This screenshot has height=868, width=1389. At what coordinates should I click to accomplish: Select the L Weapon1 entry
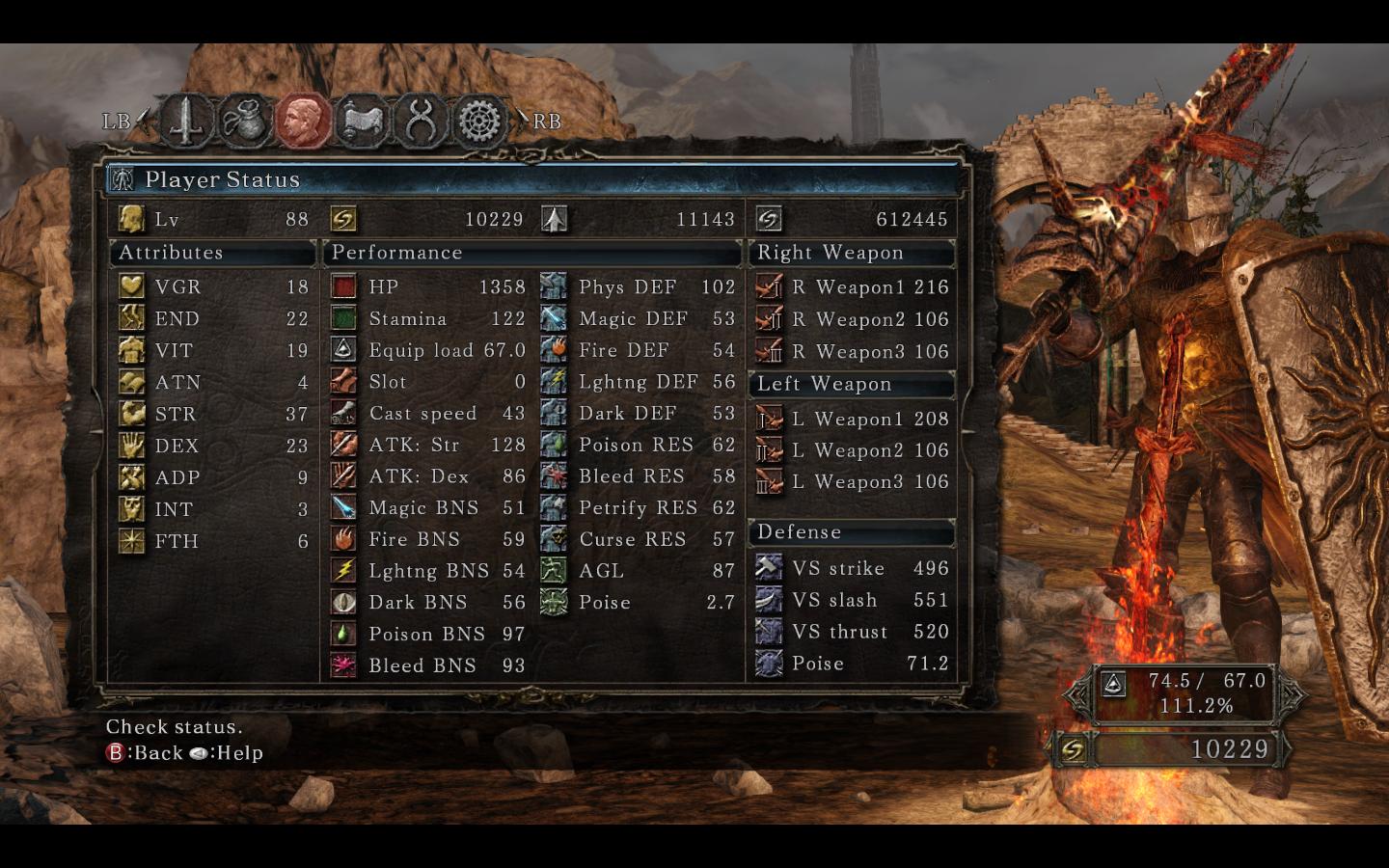point(853,419)
